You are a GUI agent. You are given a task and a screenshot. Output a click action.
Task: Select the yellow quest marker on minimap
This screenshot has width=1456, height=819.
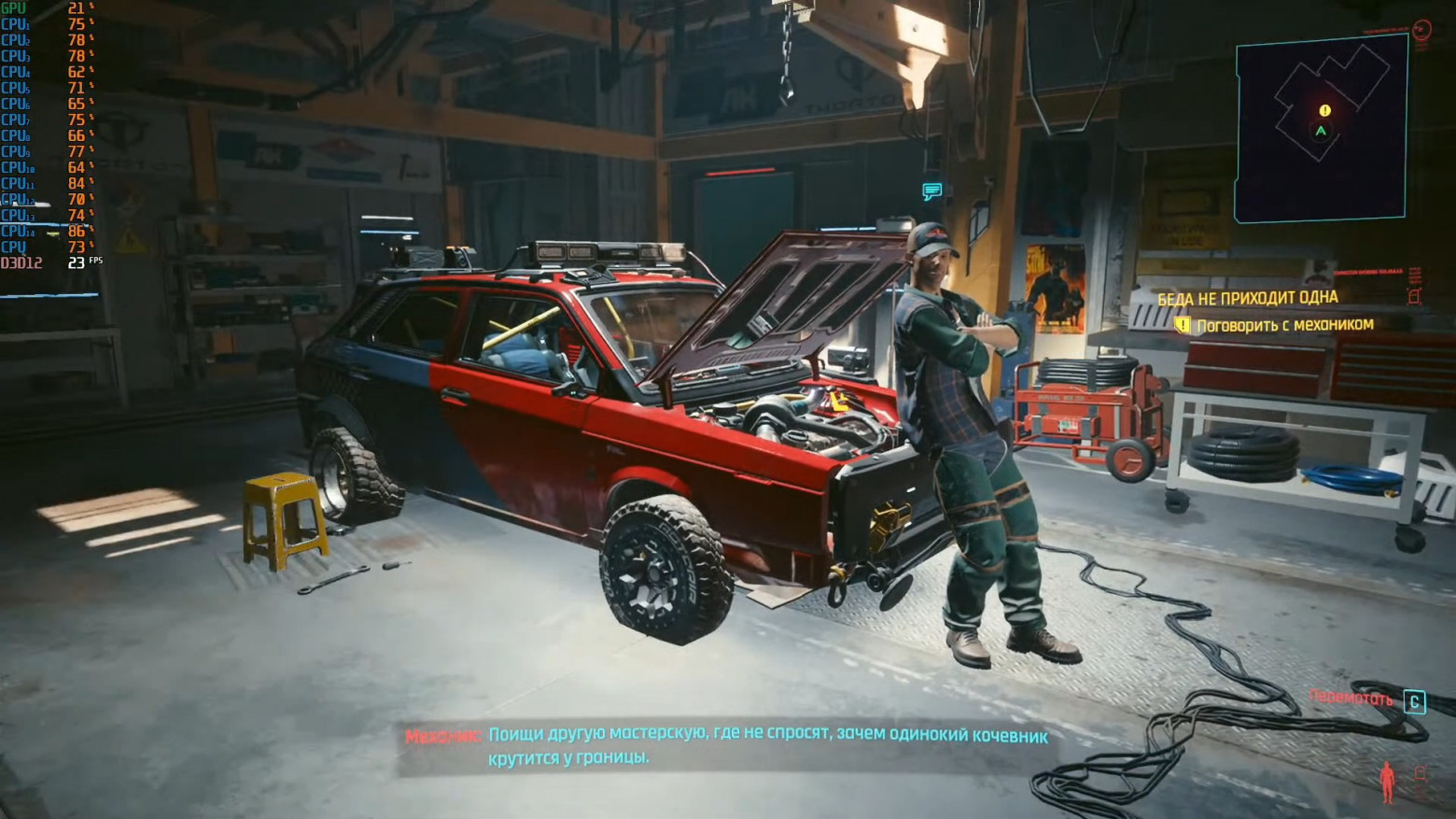click(x=1324, y=111)
